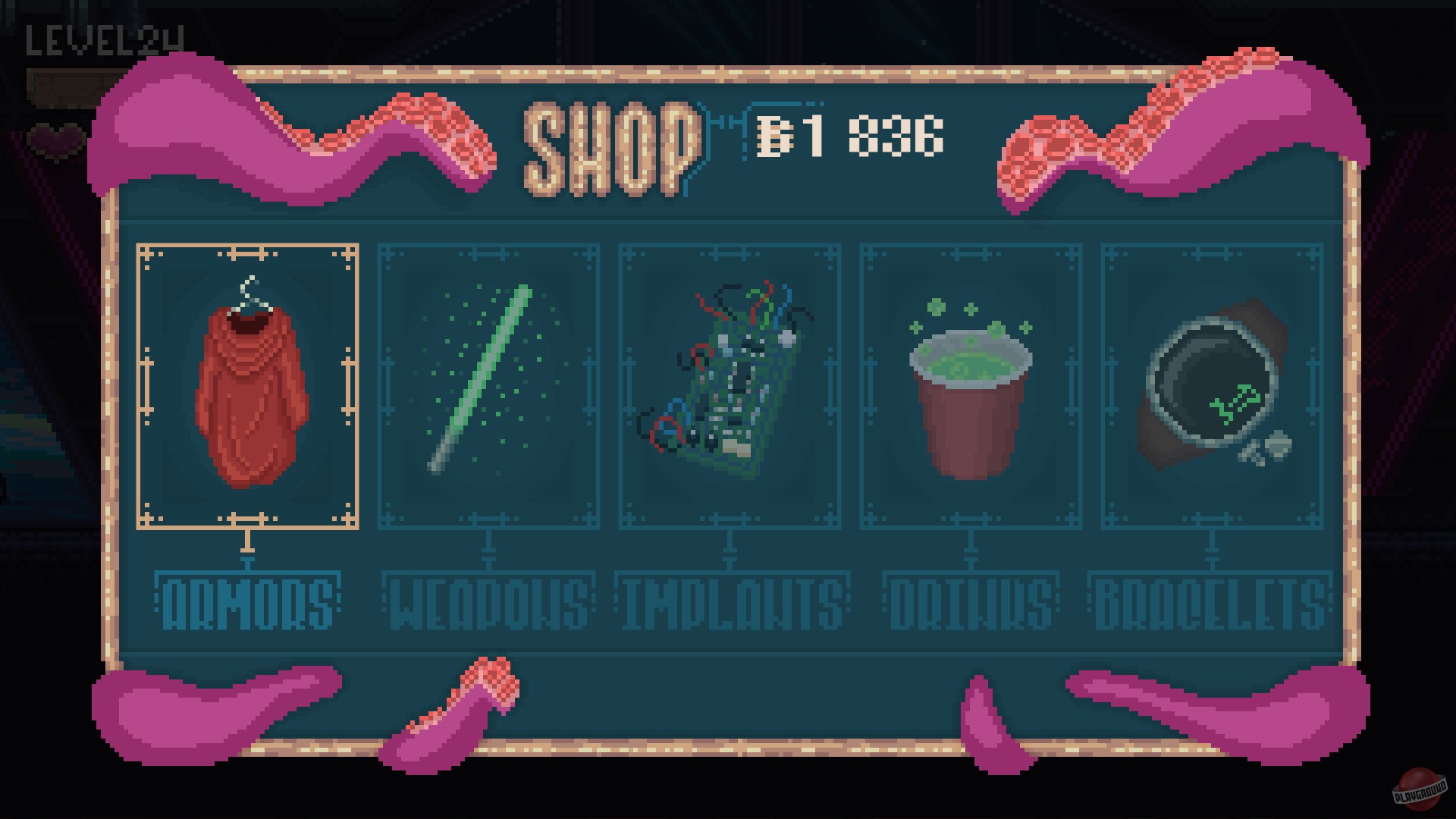Select the circuit board implant icon

point(728,379)
